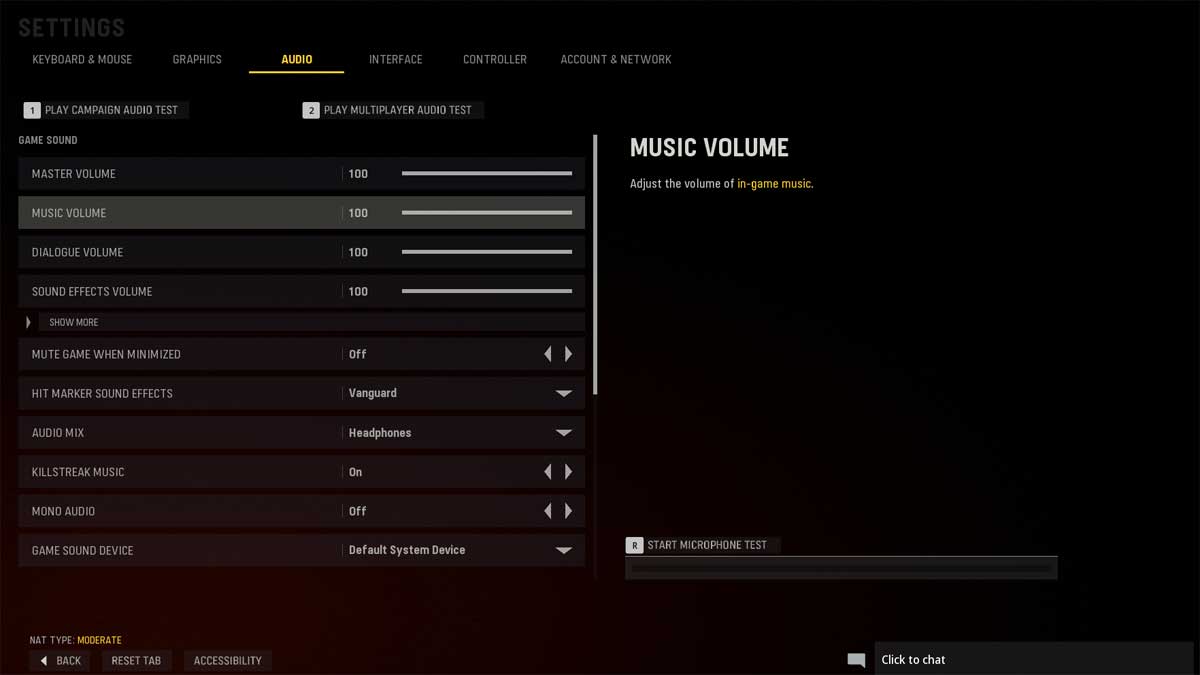Switch Mono Audio using right arrow
Screen dimensions: 1200x675
tap(569, 511)
